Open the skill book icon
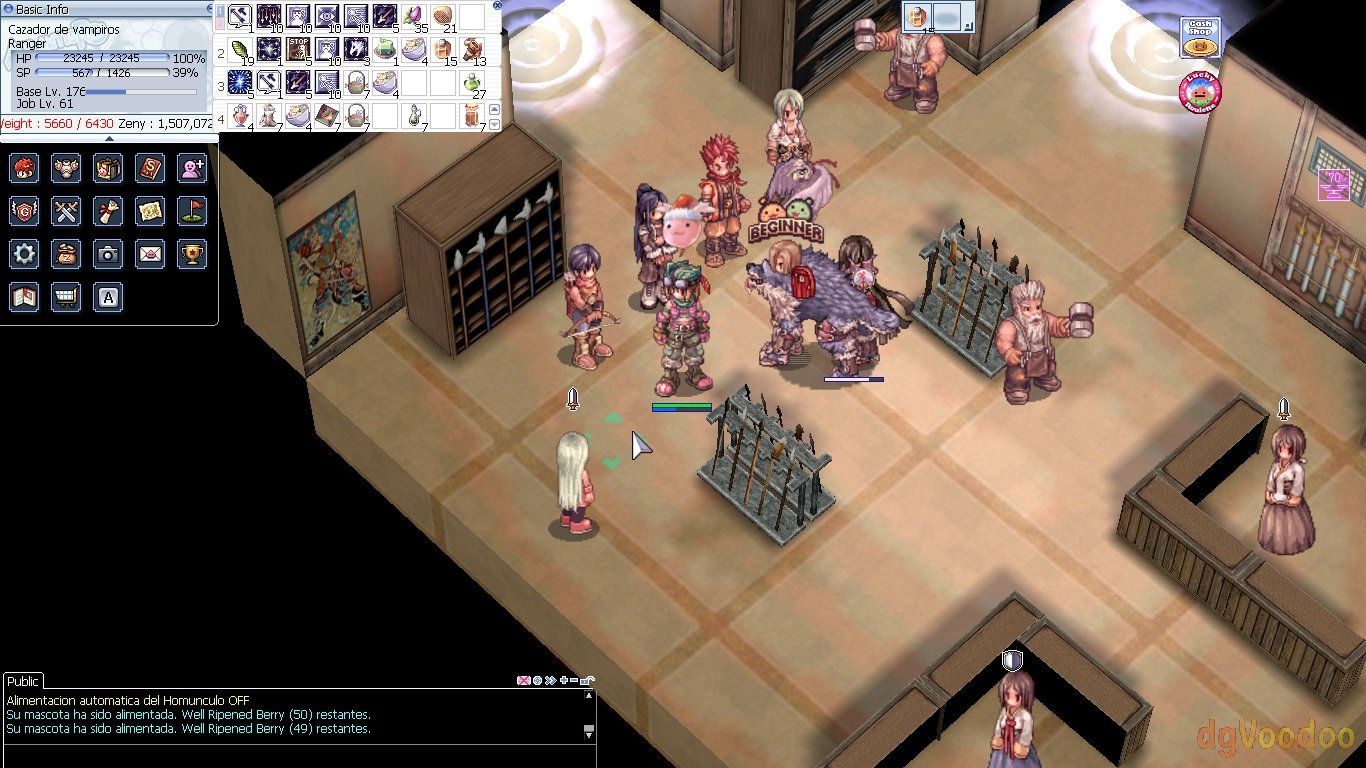The width and height of the screenshot is (1366, 768). pos(150,168)
